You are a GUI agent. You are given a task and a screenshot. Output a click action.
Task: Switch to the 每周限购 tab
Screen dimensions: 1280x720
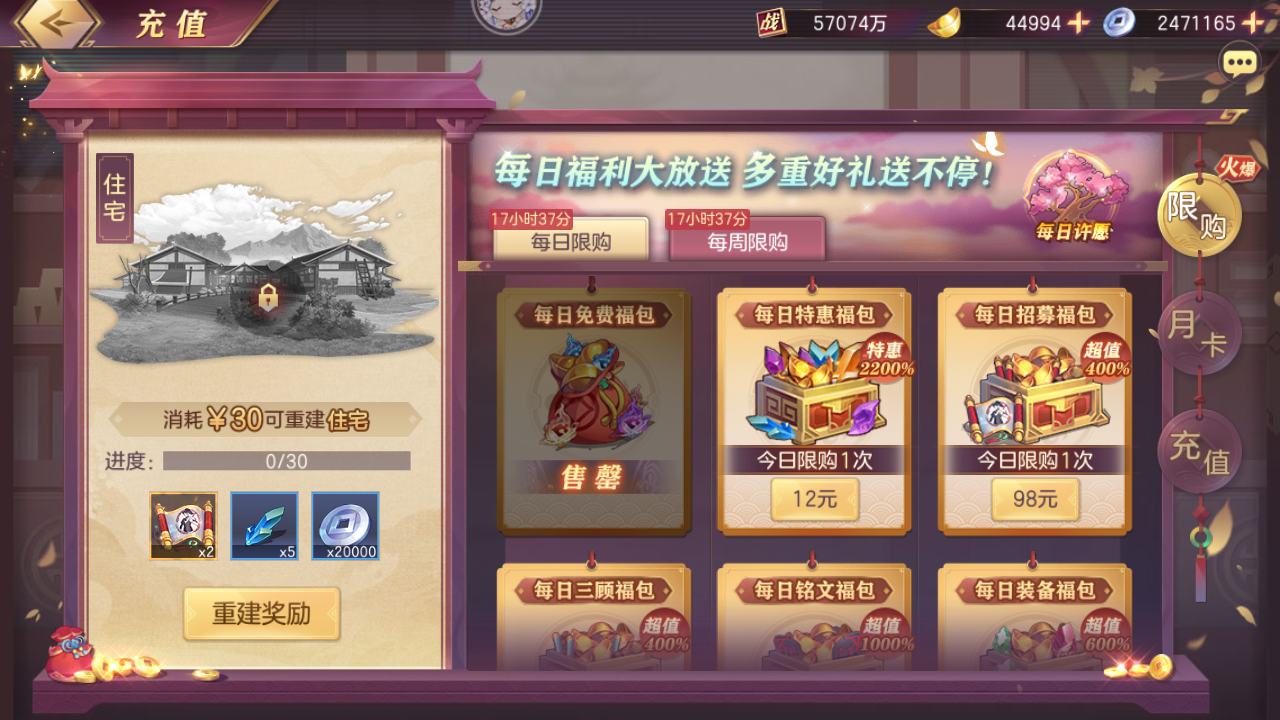pos(745,241)
